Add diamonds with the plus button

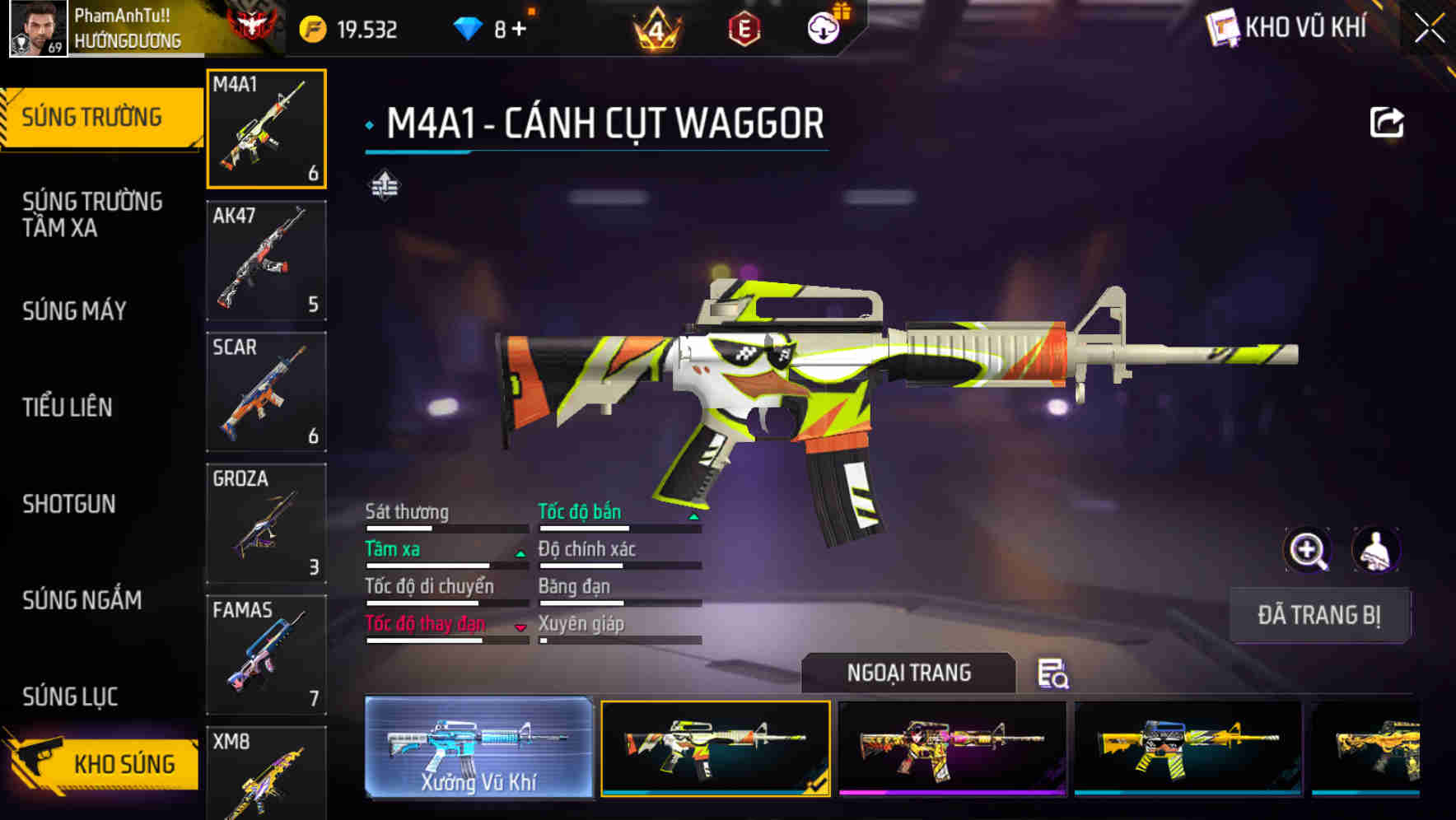[519, 30]
